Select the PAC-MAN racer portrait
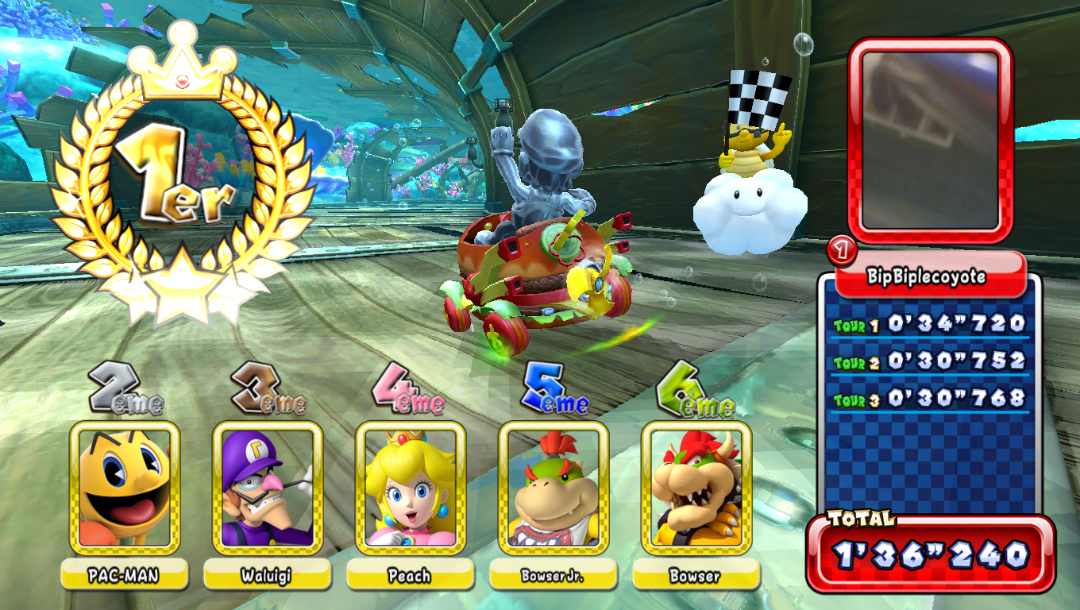 (125, 488)
